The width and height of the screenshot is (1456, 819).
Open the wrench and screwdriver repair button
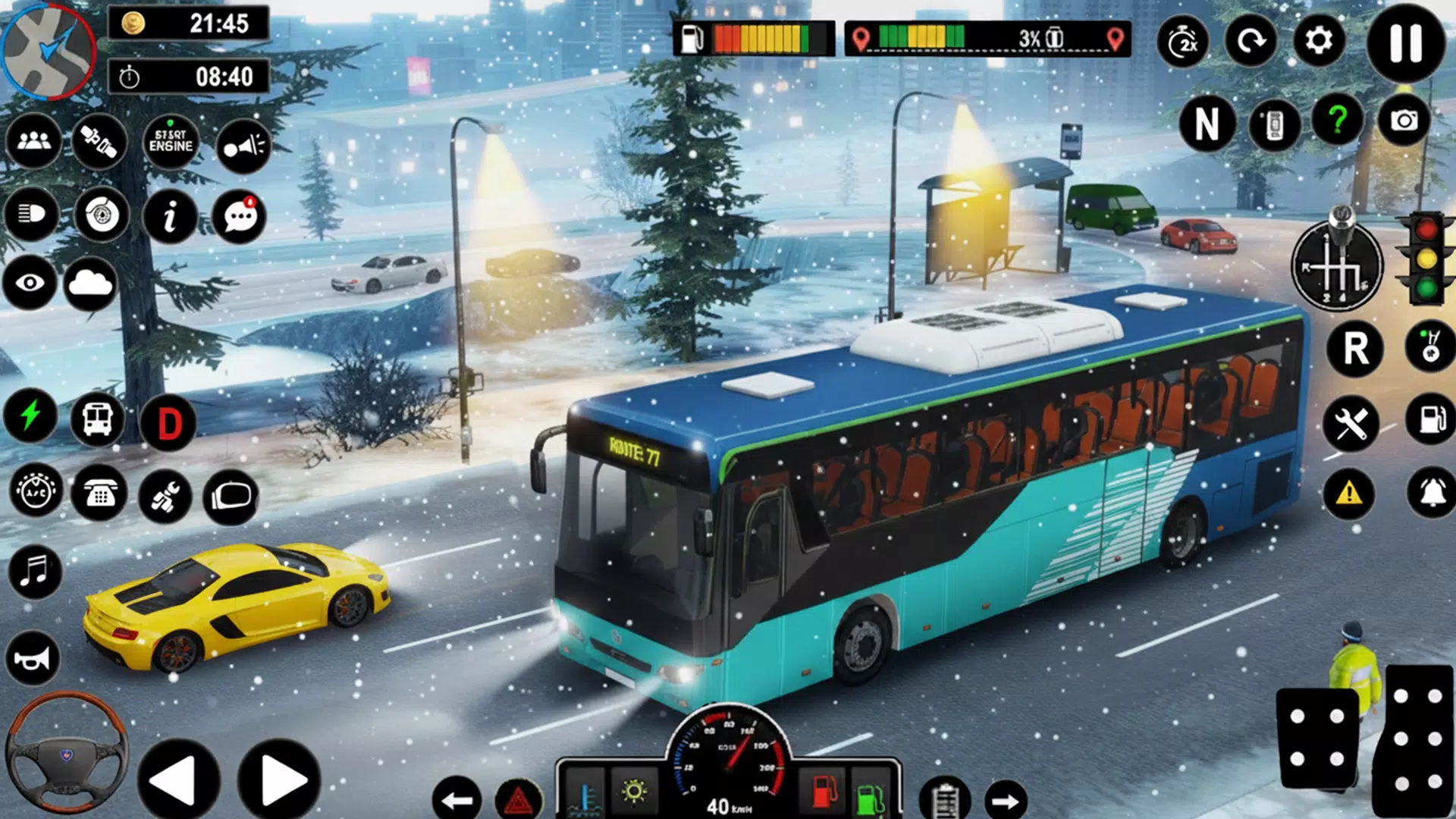pos(1351,423)
